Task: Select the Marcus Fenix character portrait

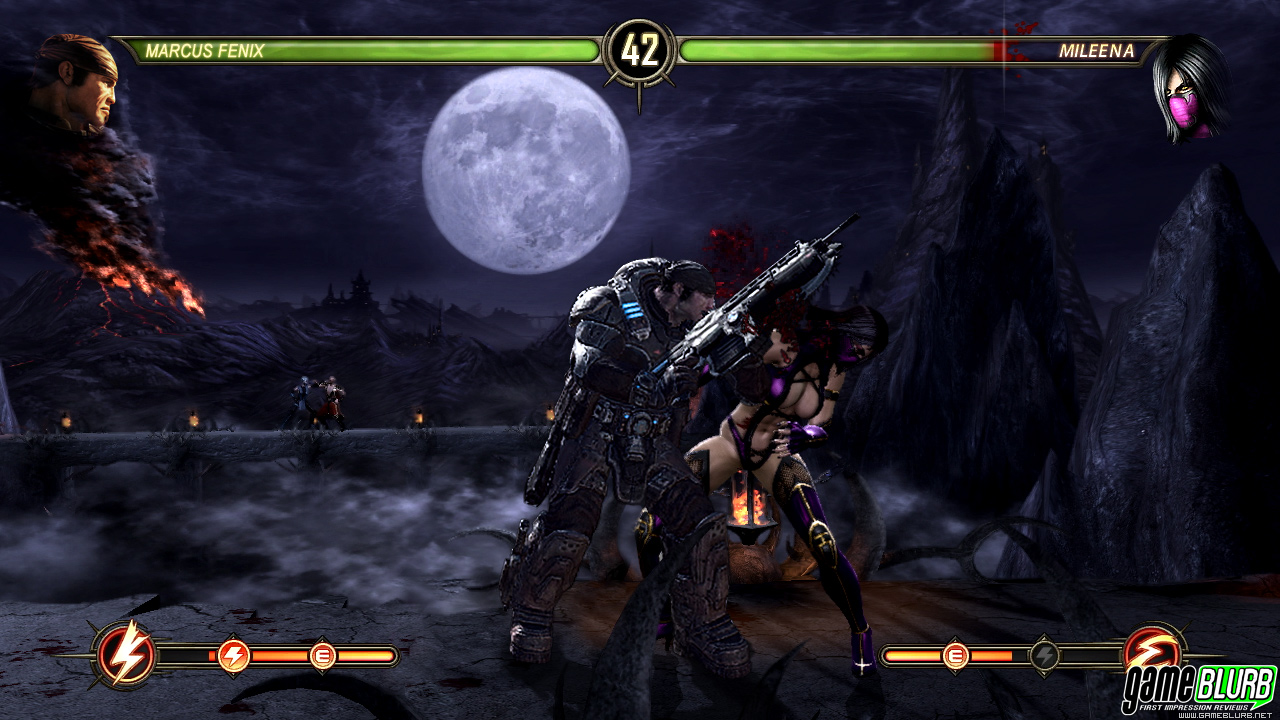Action: click(78, 82)
